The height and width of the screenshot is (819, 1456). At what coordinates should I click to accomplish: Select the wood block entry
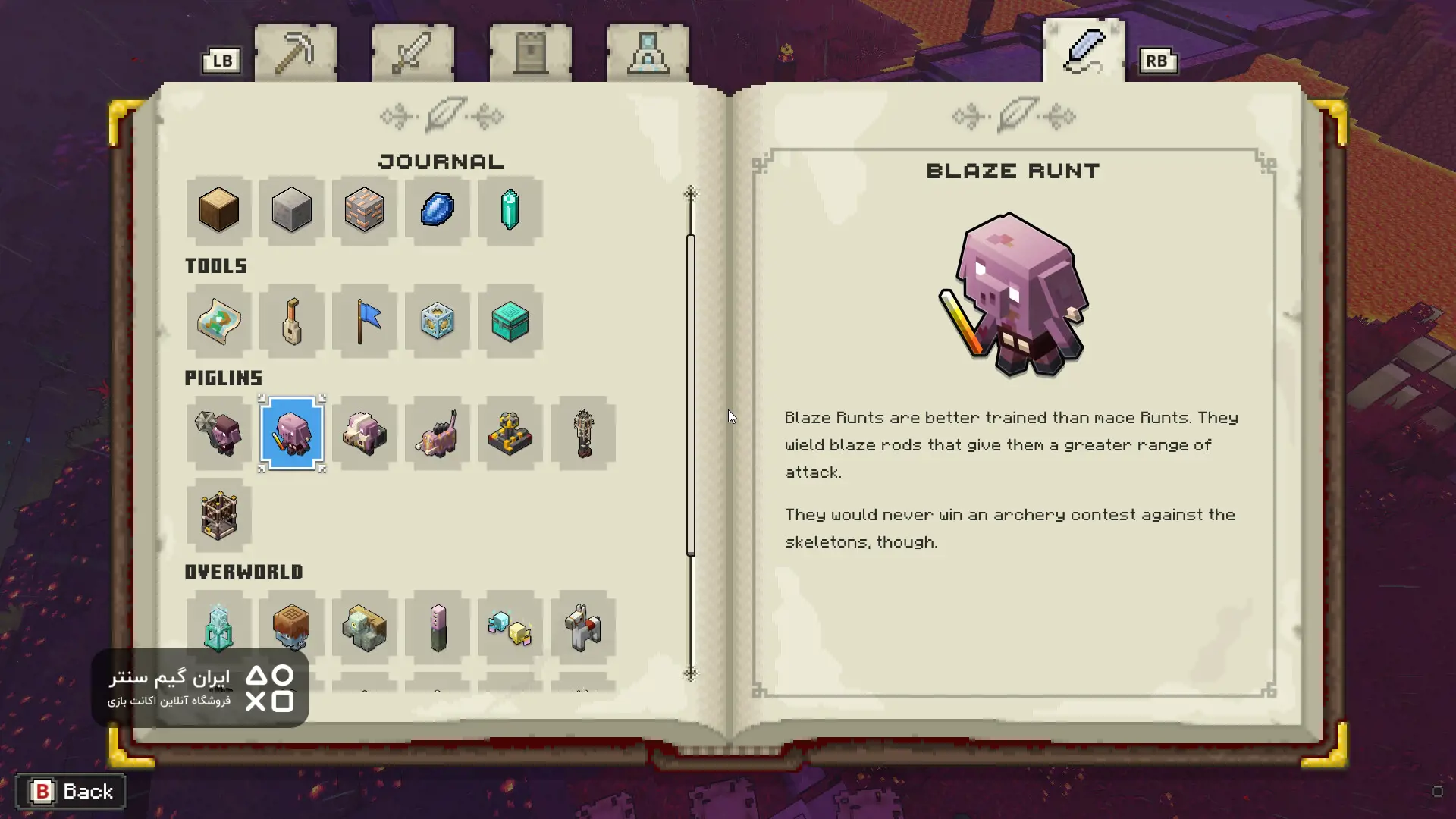[218, 210]
